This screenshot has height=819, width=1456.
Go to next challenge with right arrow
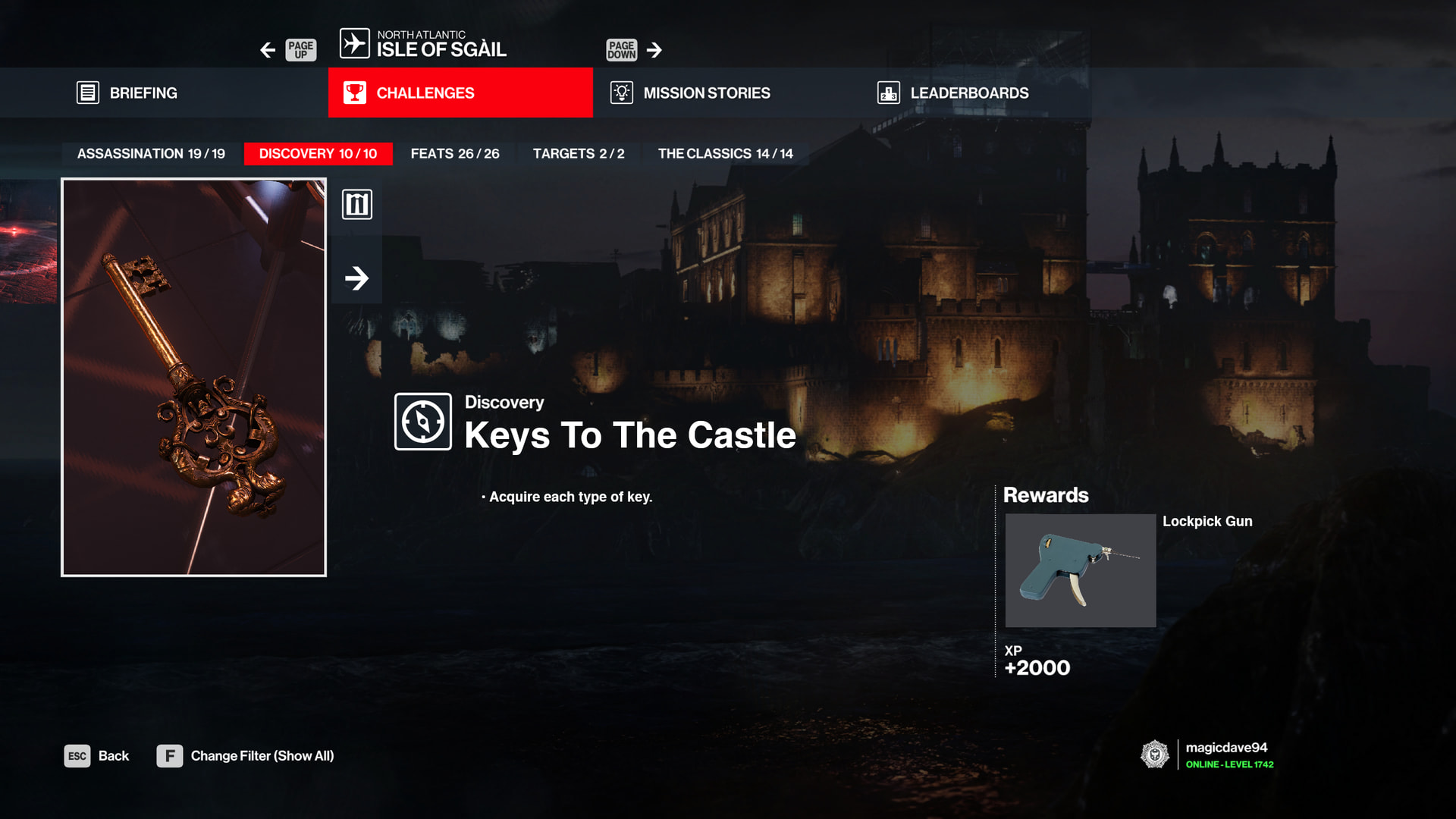coord(356,278)
